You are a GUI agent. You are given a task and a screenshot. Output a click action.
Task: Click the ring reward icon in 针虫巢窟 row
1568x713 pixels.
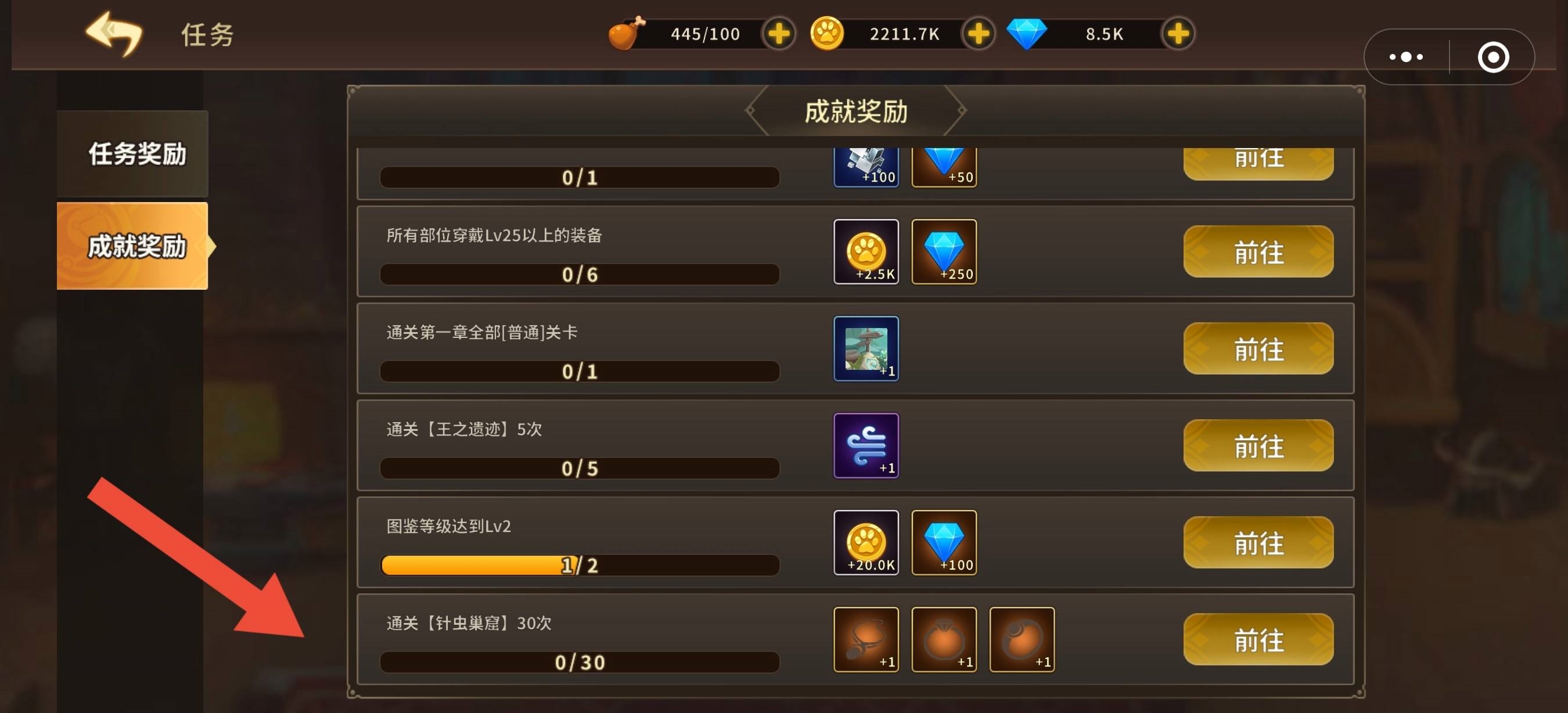tap(944, 639)
